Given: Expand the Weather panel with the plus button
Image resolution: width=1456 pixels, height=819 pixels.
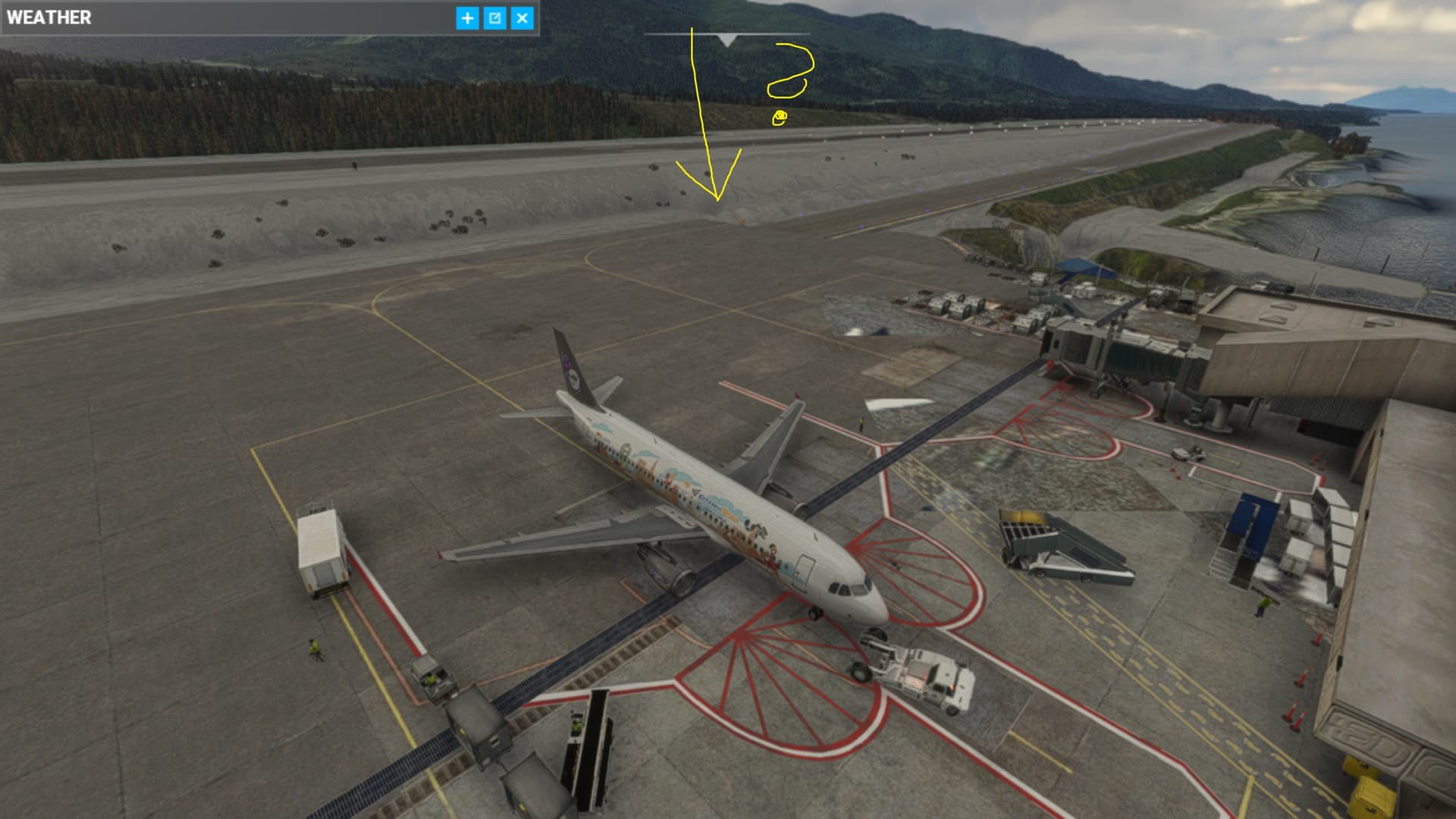Looking at the screenshot, I should pos(467,18).
